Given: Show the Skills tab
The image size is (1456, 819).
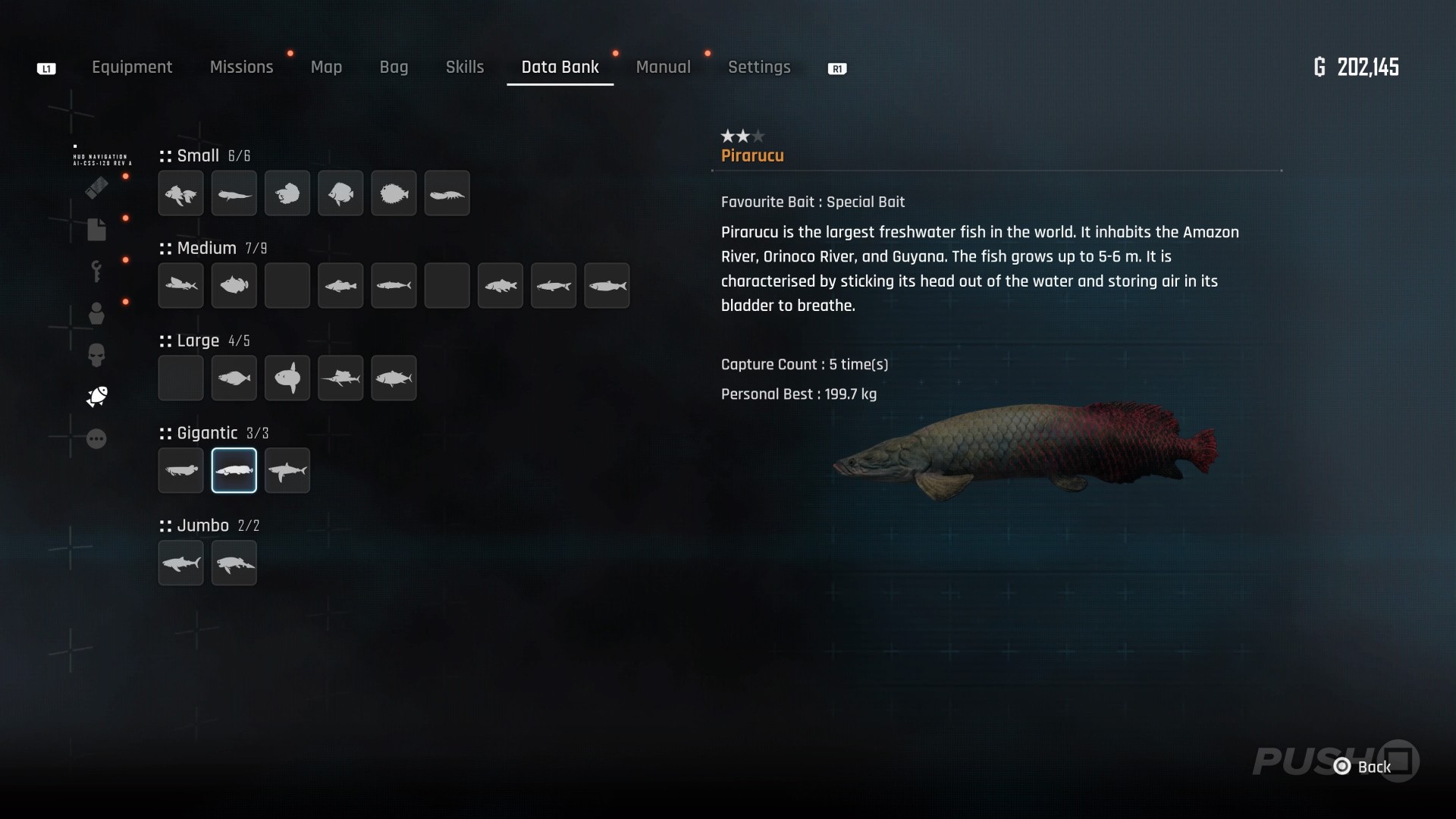Looking at the screenshot, I should 465,67.
